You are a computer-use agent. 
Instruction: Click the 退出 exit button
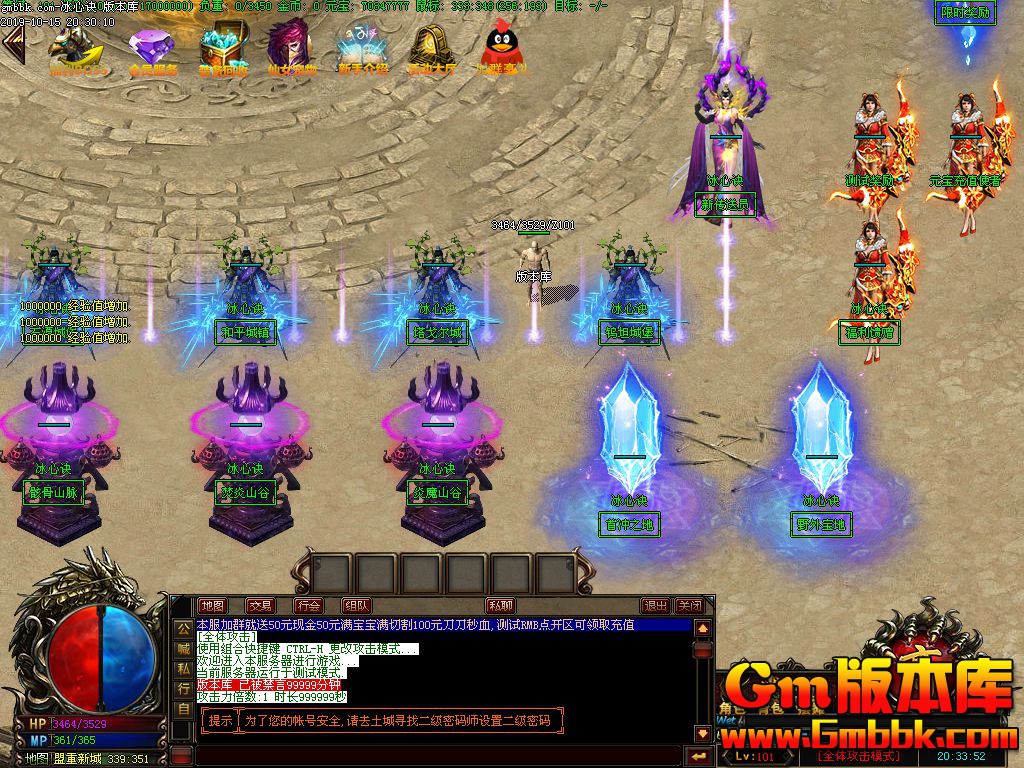pyautogui.click(x=656, y=605)
